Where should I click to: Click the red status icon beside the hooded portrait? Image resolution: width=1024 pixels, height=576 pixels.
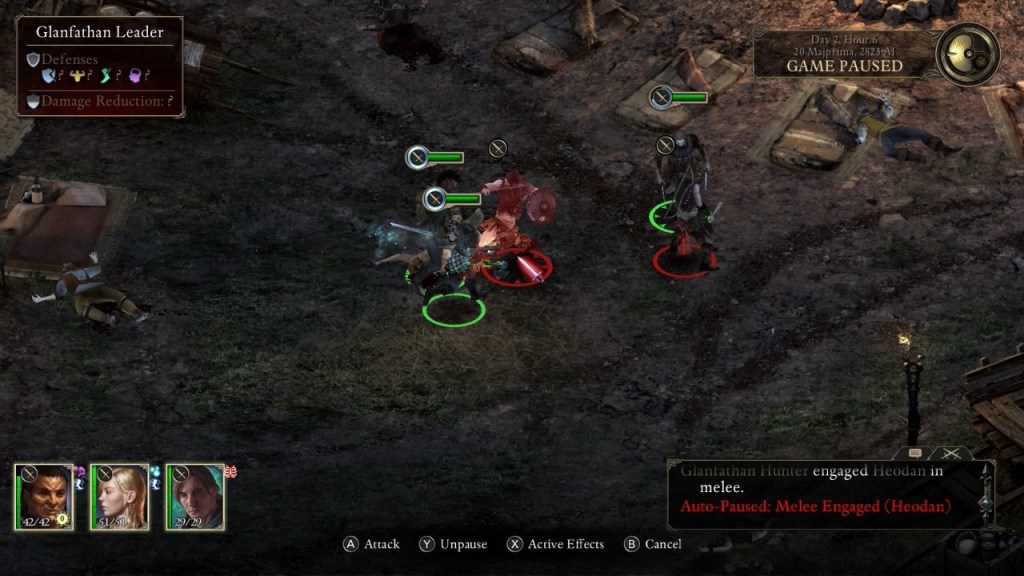coord(229,471)
